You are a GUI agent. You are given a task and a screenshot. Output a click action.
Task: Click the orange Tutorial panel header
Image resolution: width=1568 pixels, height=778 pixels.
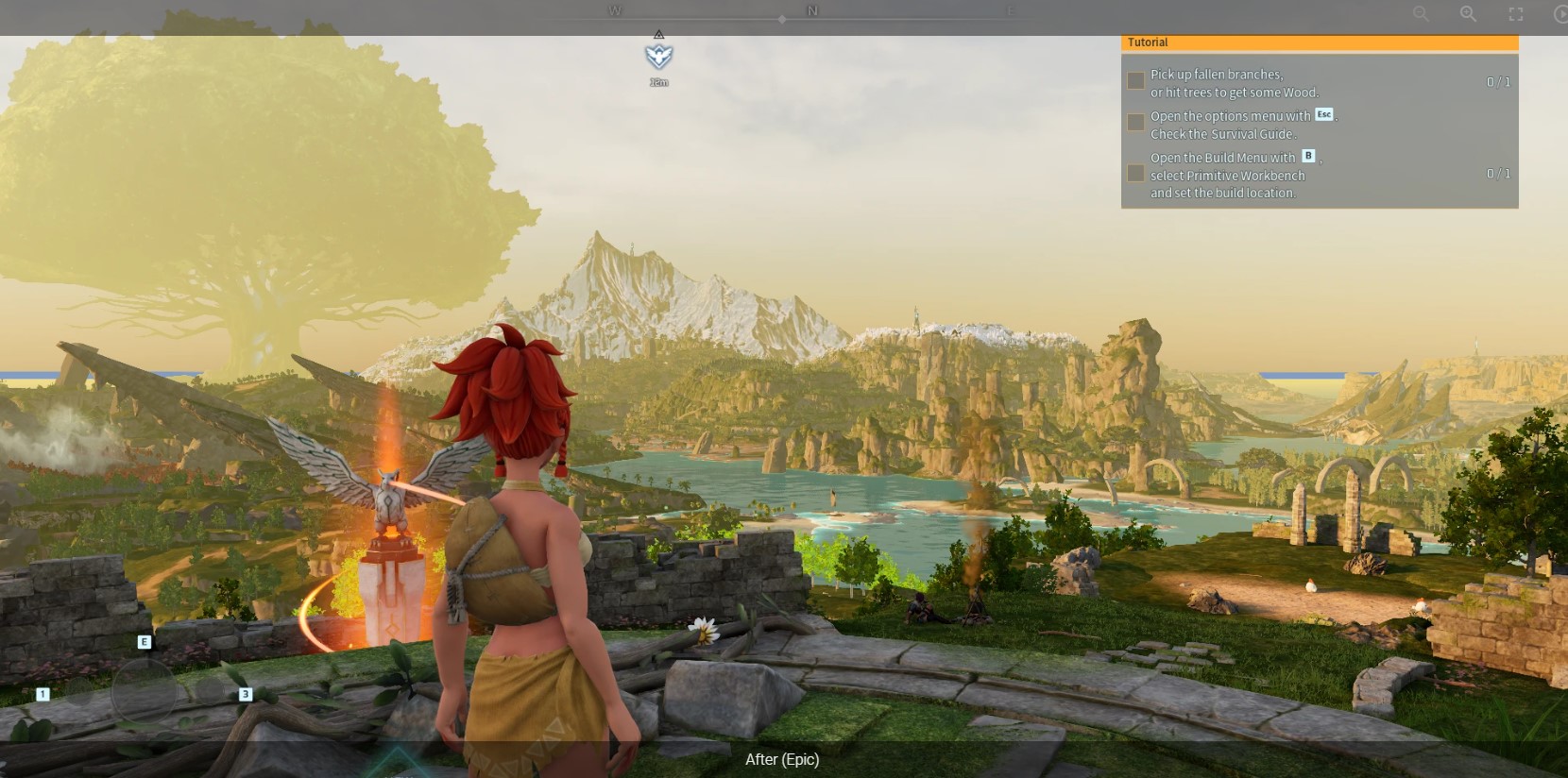tap(1319, 42)
